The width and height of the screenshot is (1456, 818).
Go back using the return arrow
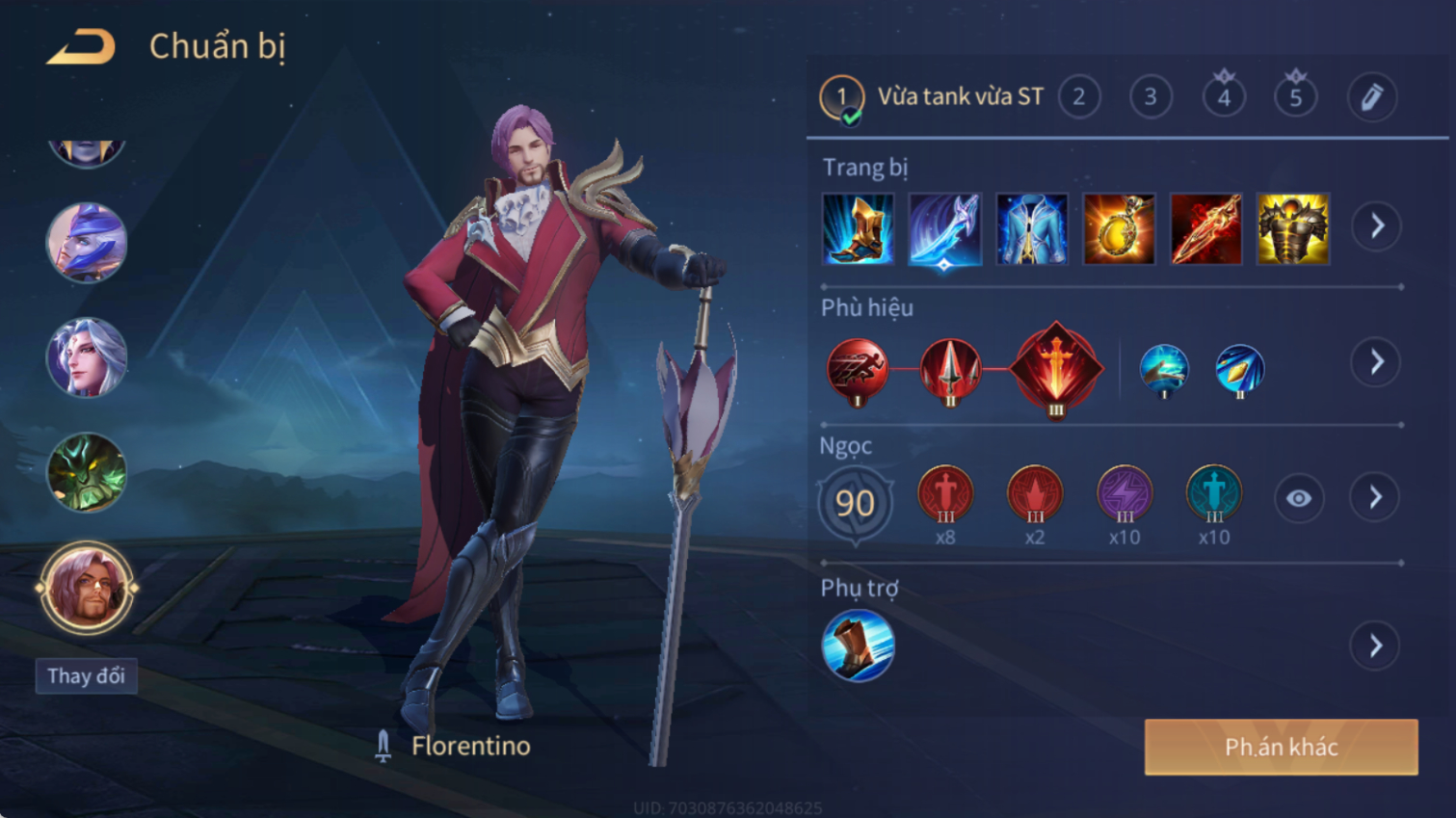click(81, 46)
